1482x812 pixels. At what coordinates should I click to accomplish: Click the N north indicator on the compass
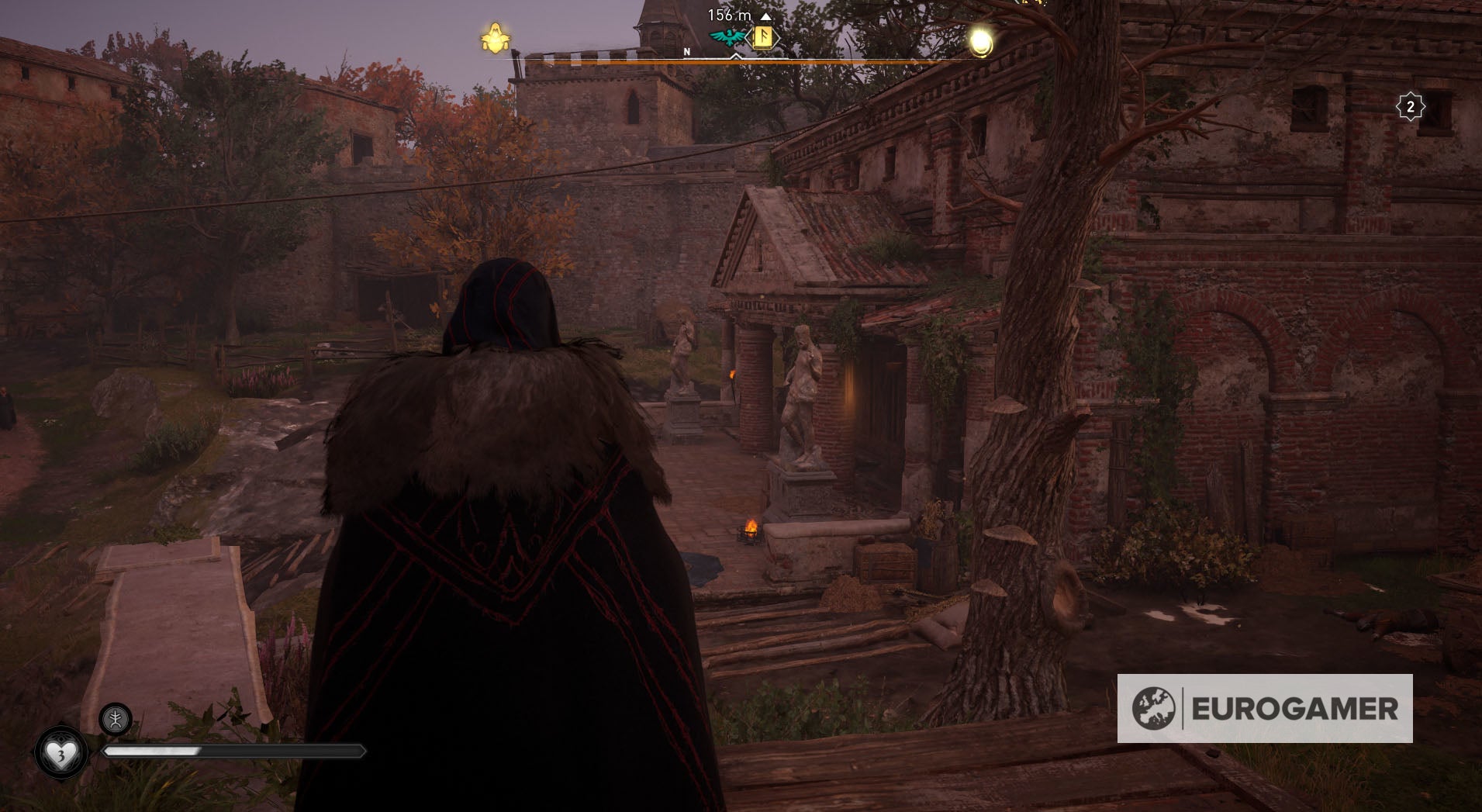coord(686,50)
